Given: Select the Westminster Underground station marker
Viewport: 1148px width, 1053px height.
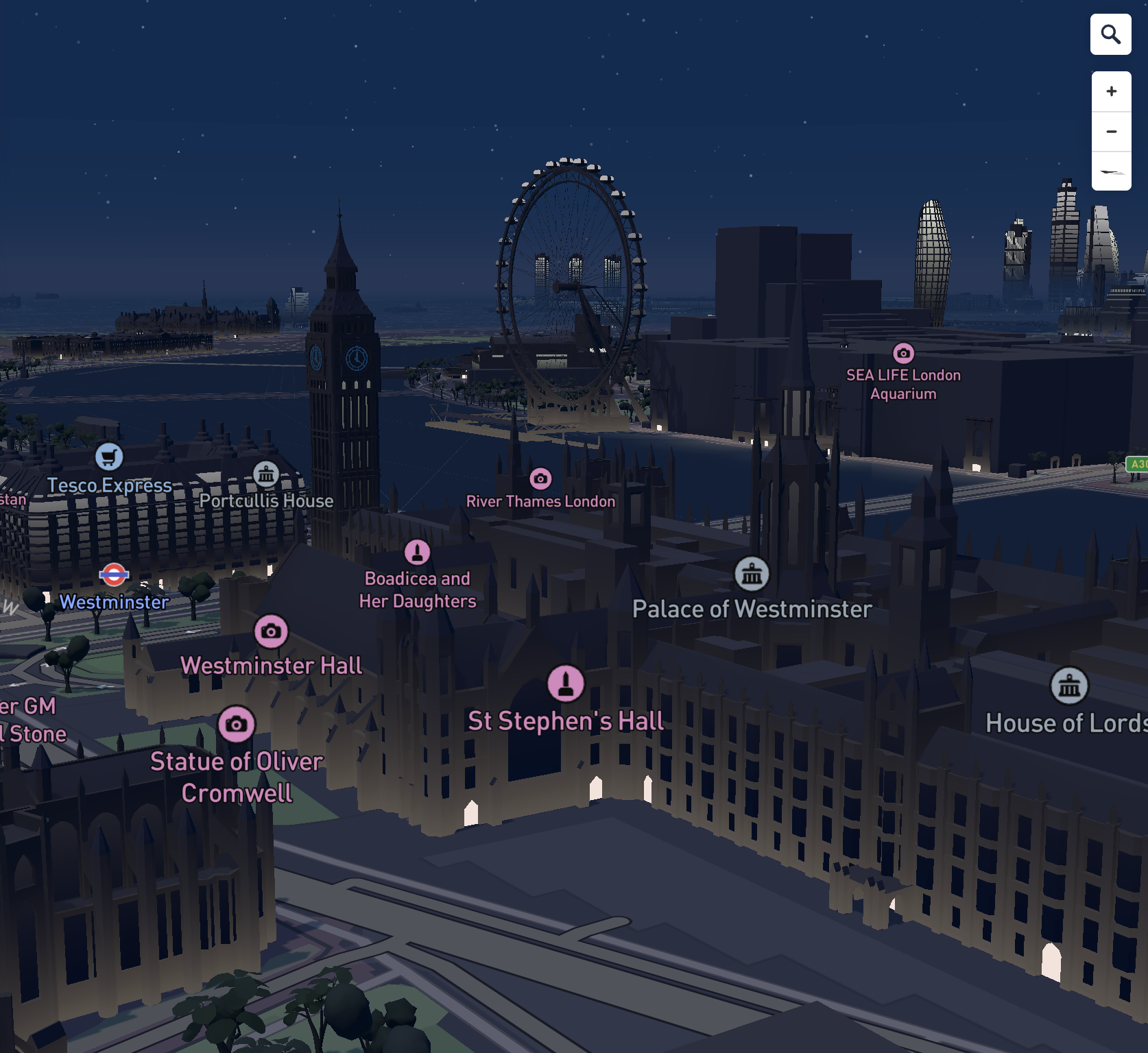Looking at the screenshot, I should coord(114,574).
